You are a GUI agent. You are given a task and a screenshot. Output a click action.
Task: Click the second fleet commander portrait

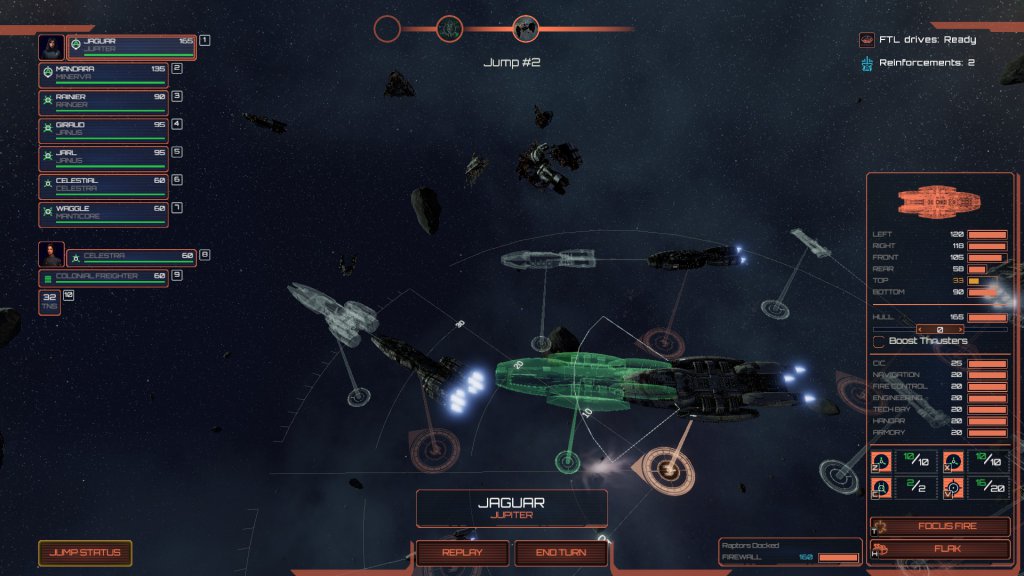point(51,255)
